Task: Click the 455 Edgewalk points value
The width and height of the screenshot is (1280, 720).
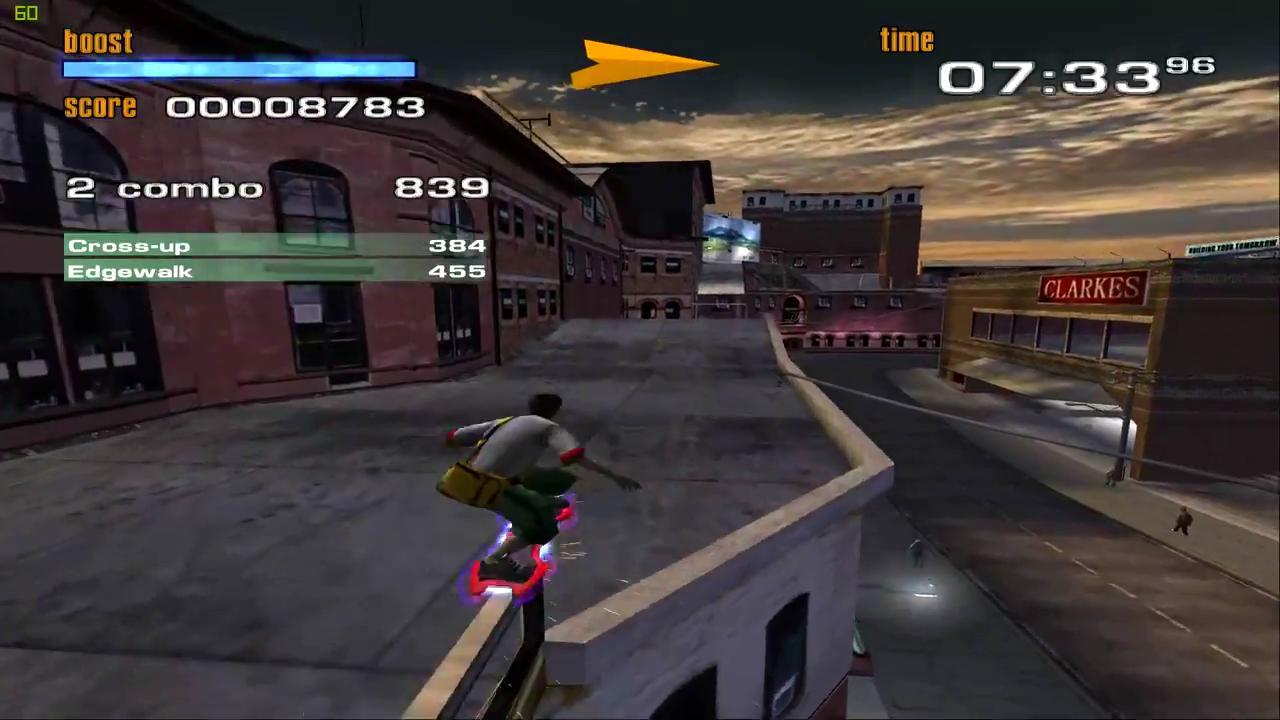Action: [457, 271]
